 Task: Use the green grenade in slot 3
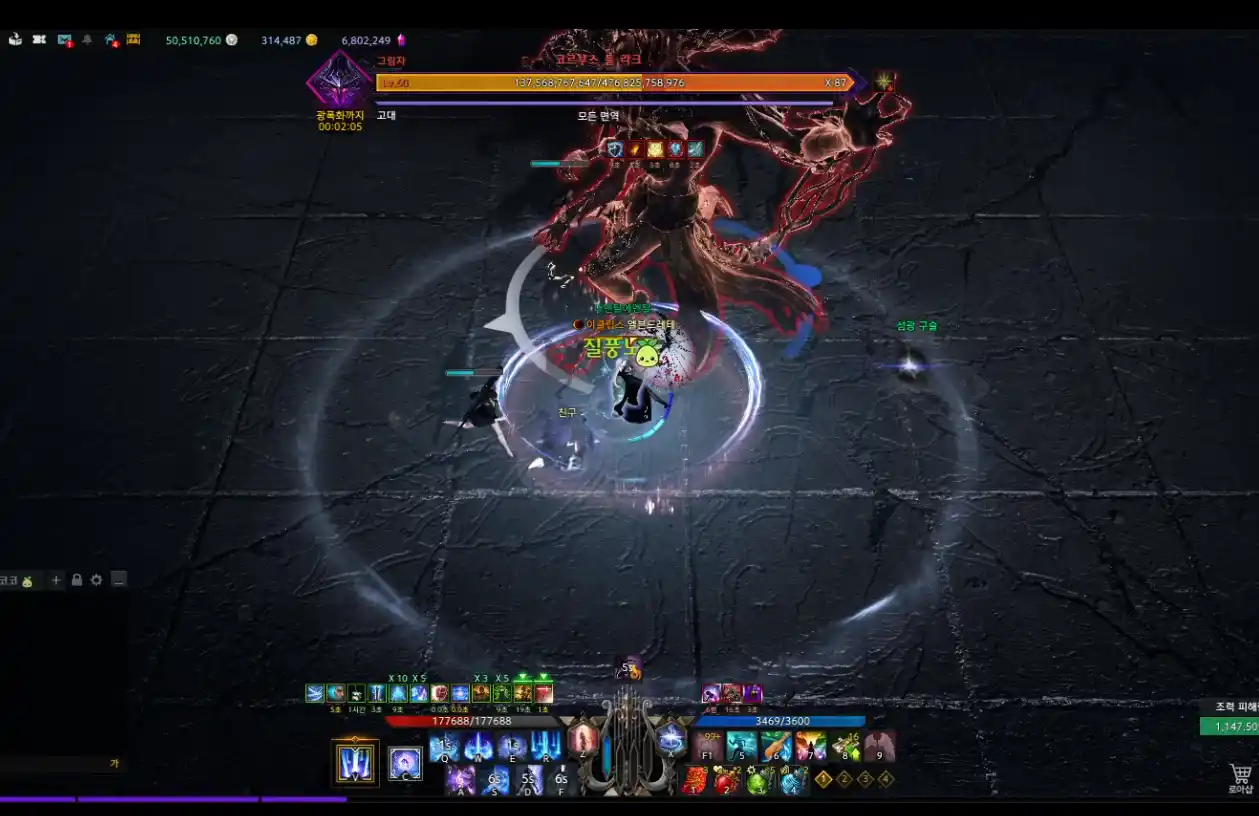click(760, 779)
